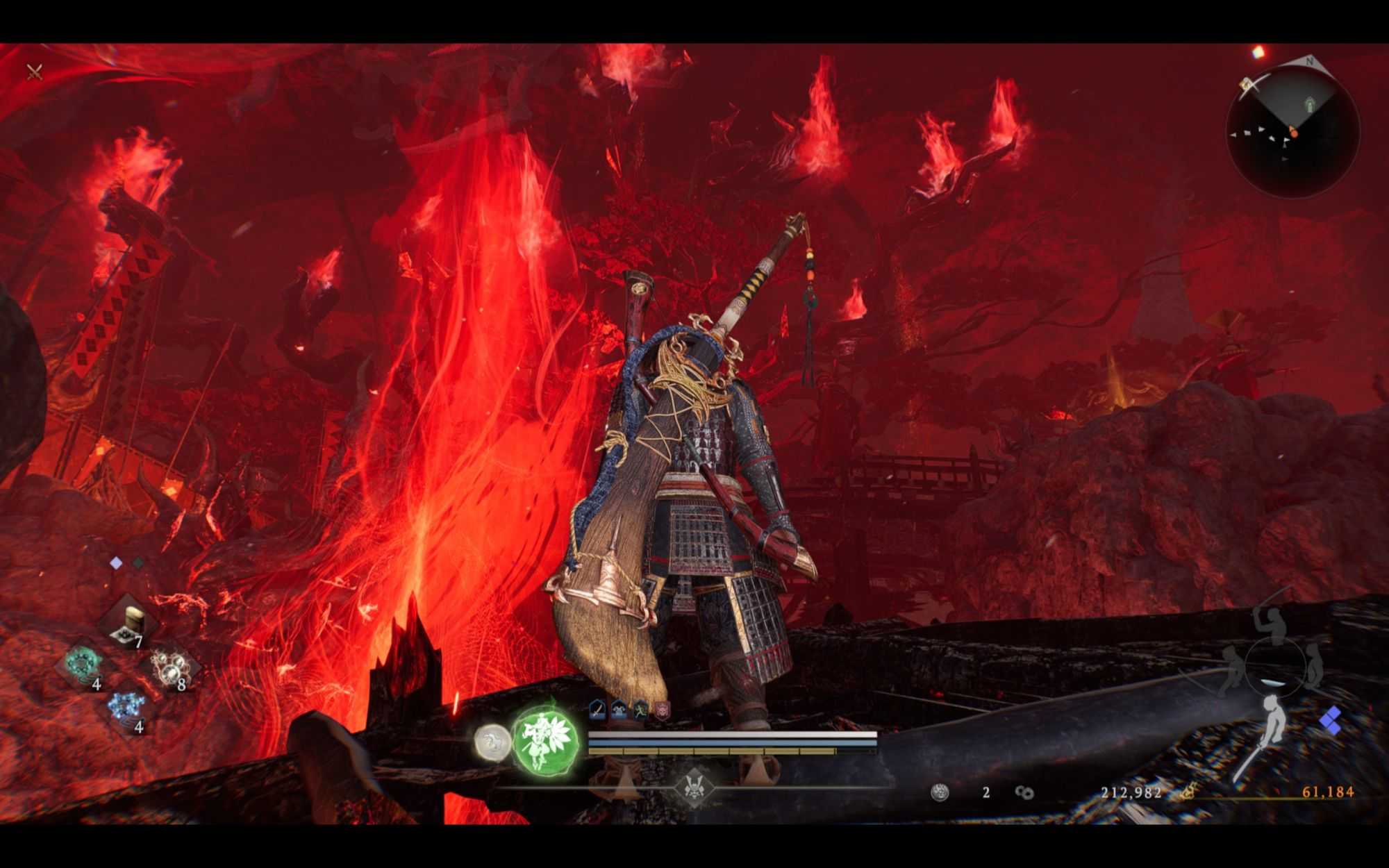Inspect the red demon mask status icon
Image resolution: width=1389 pixels, height=868 pixels.
[x=662, y=709]
